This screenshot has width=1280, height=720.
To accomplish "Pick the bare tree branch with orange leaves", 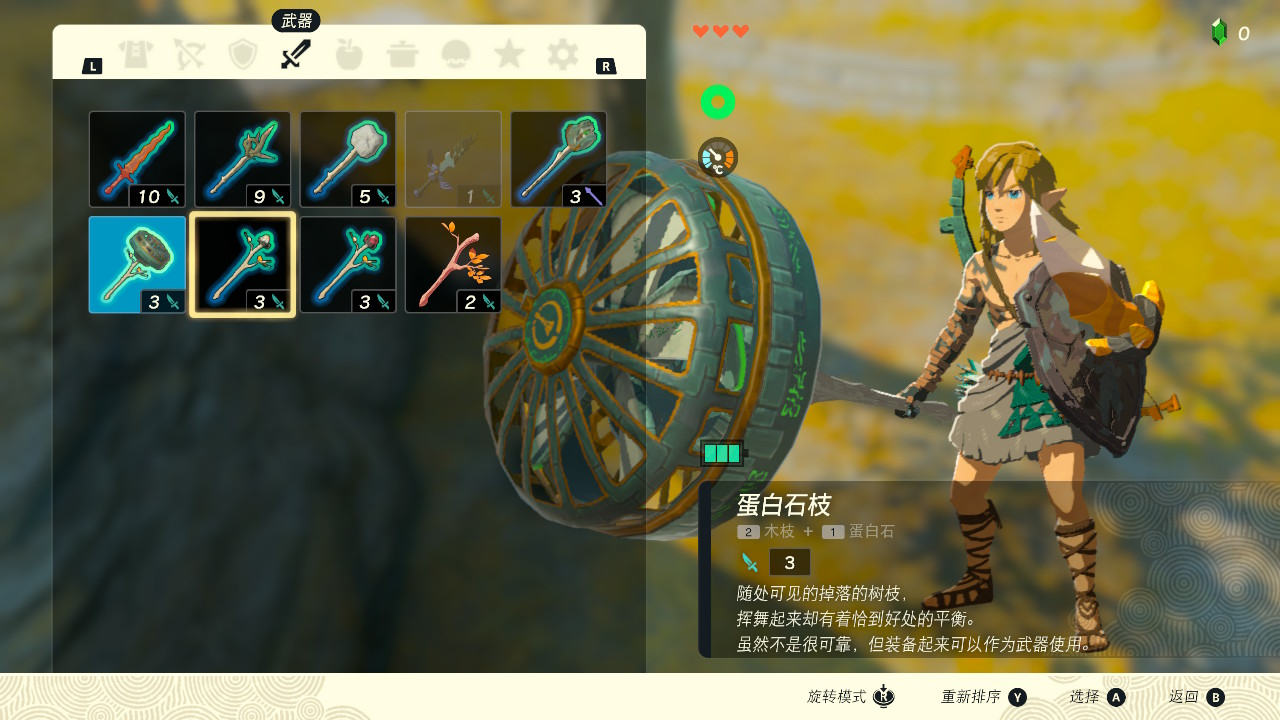I will 453,265.
